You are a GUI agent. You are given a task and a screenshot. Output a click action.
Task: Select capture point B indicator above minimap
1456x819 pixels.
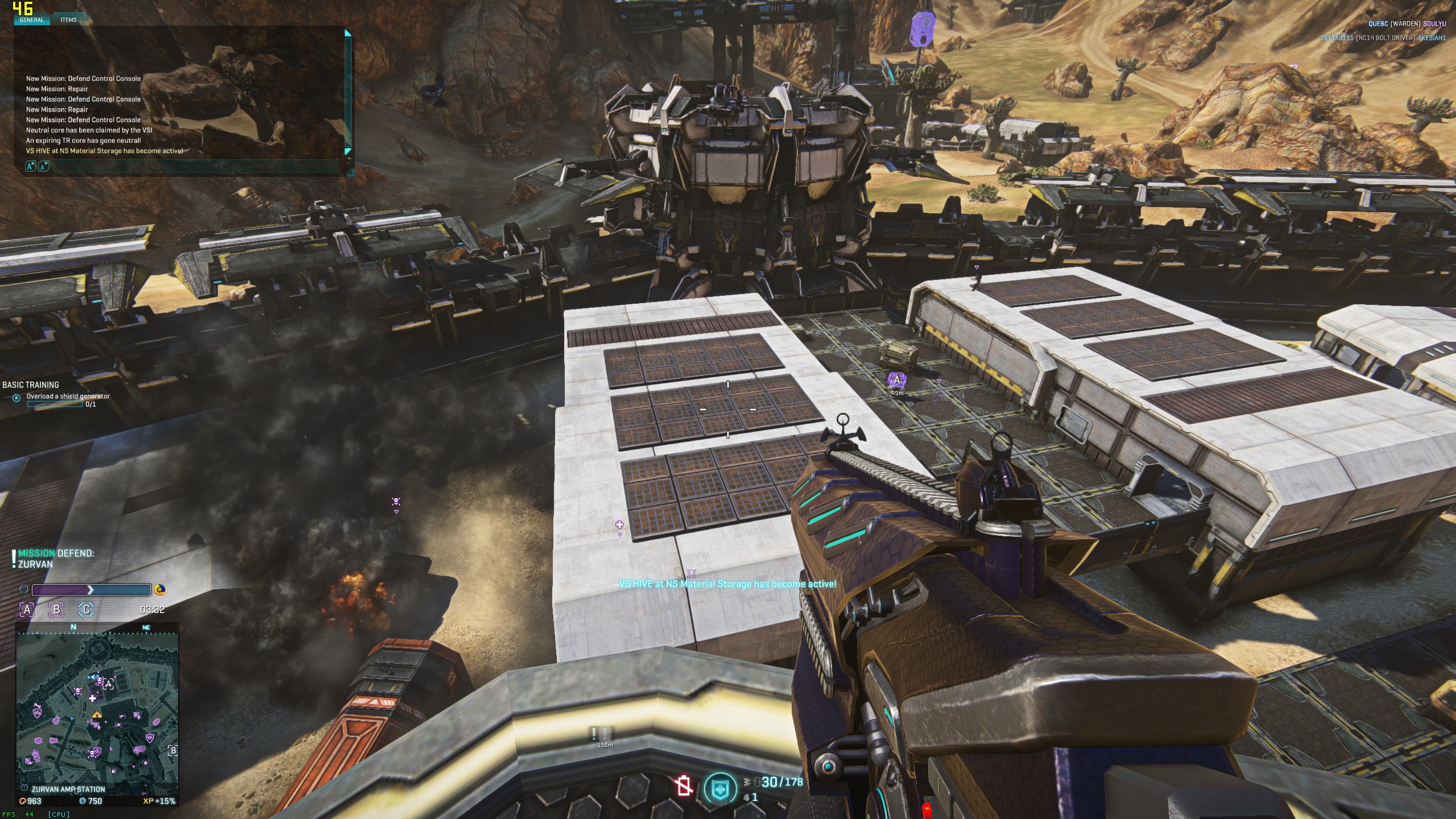click(x=56, y=610)
